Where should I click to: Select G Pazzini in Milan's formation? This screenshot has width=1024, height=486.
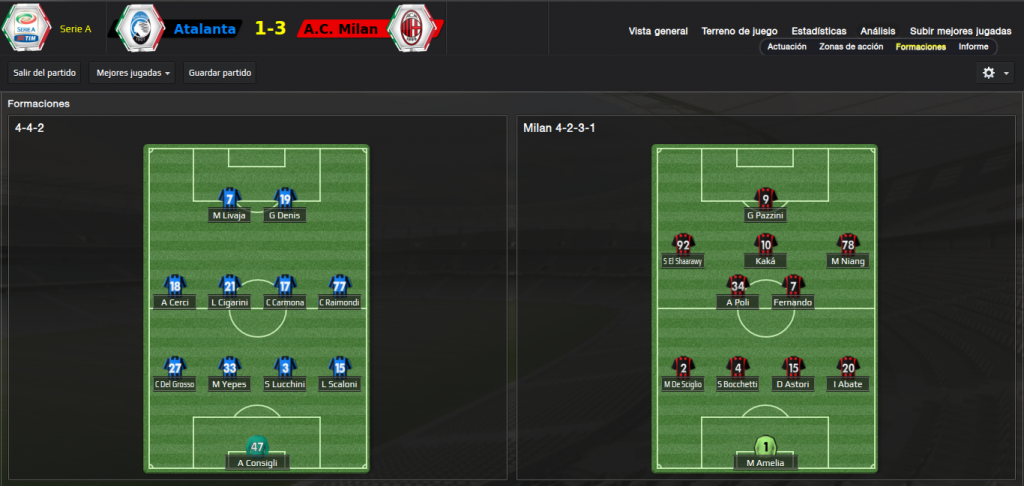click(765, 215)
